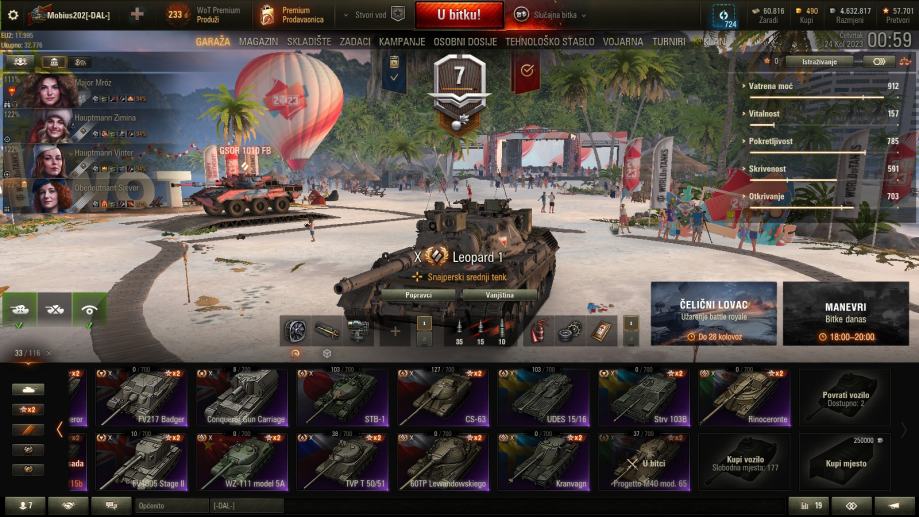
Task: Open the TEHNOLOŠKO STABLO tab
Action: 551,42
